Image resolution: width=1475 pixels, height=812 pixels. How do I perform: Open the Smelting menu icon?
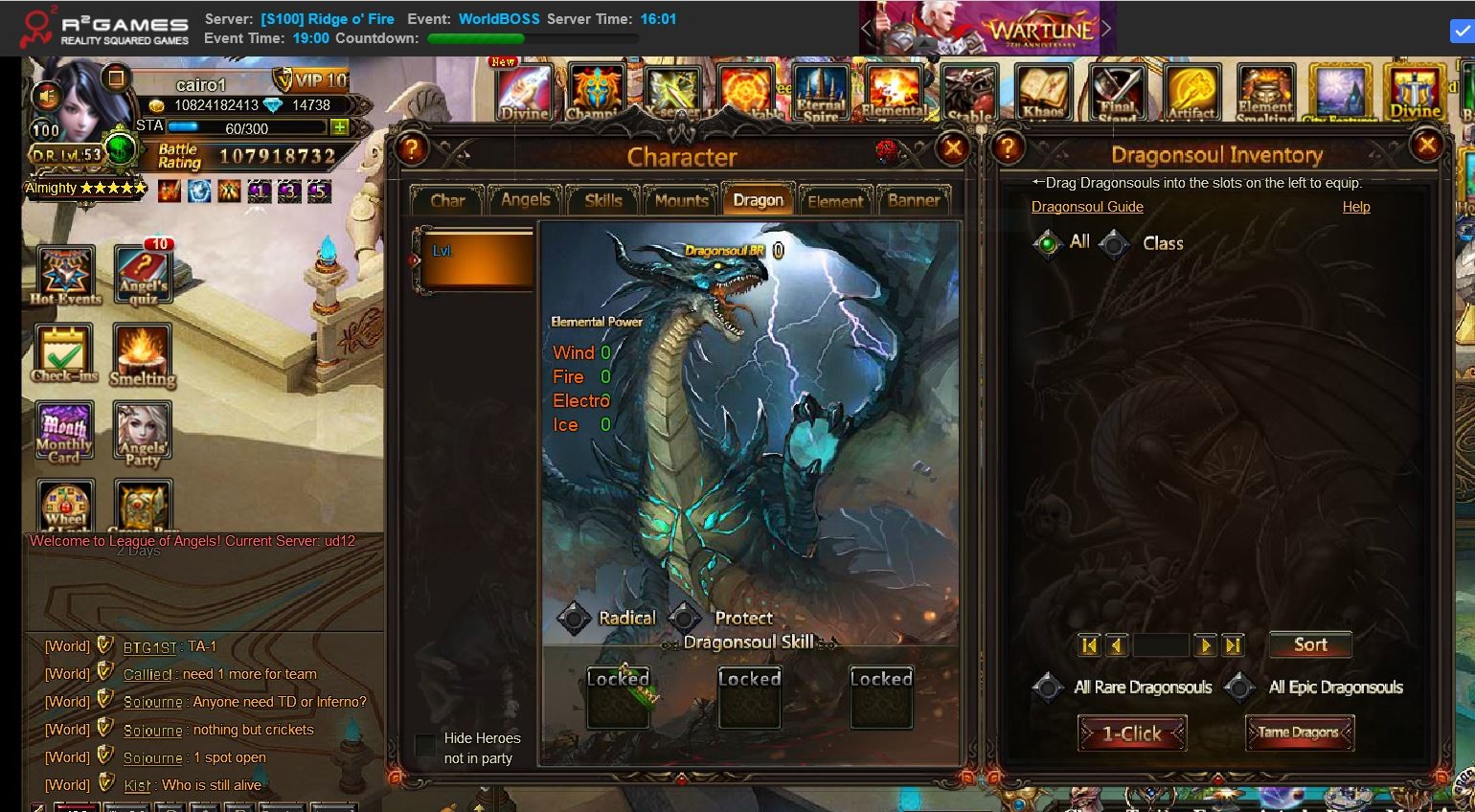tap(142, 355)
